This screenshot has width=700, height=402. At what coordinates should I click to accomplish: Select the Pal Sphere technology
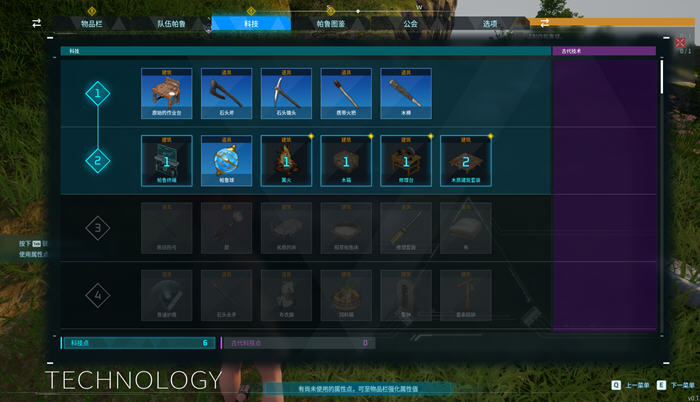[226, 158]
